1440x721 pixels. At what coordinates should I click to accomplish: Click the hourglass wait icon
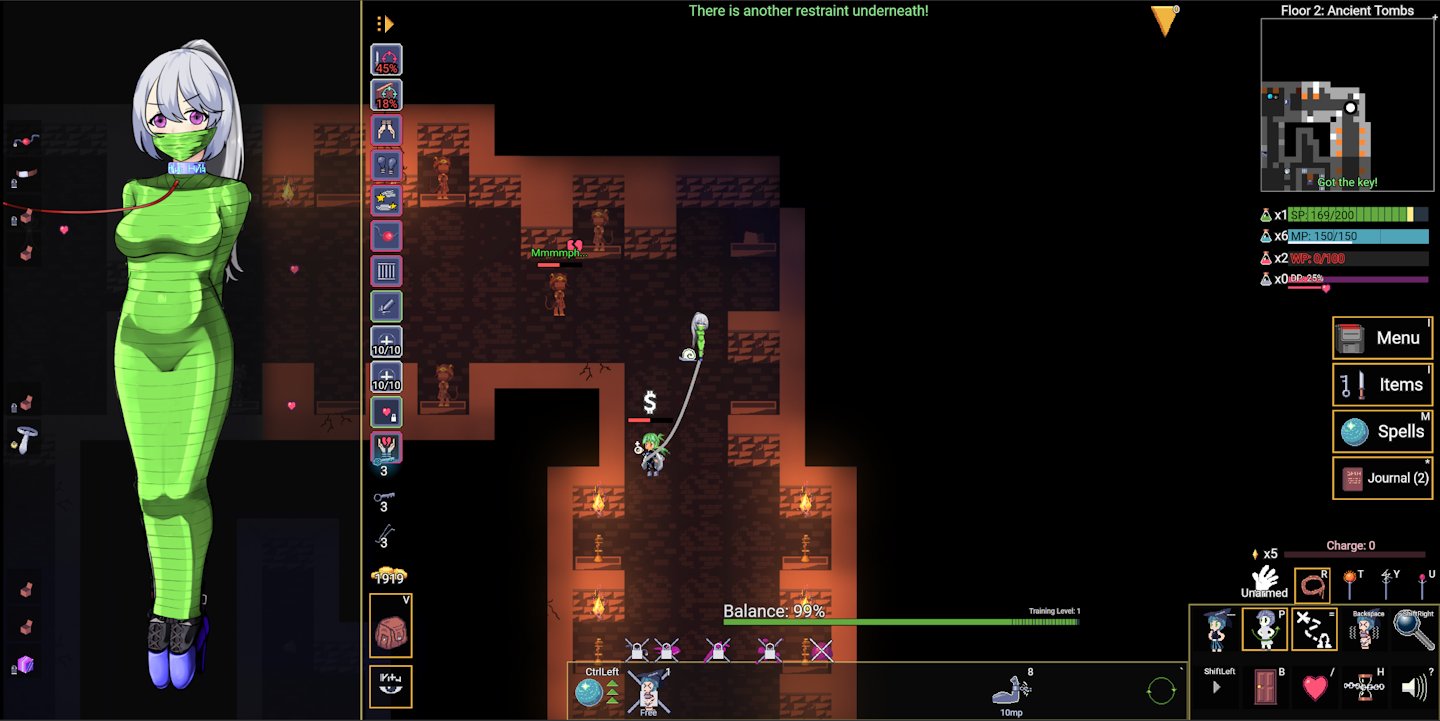click(1364, 687)
